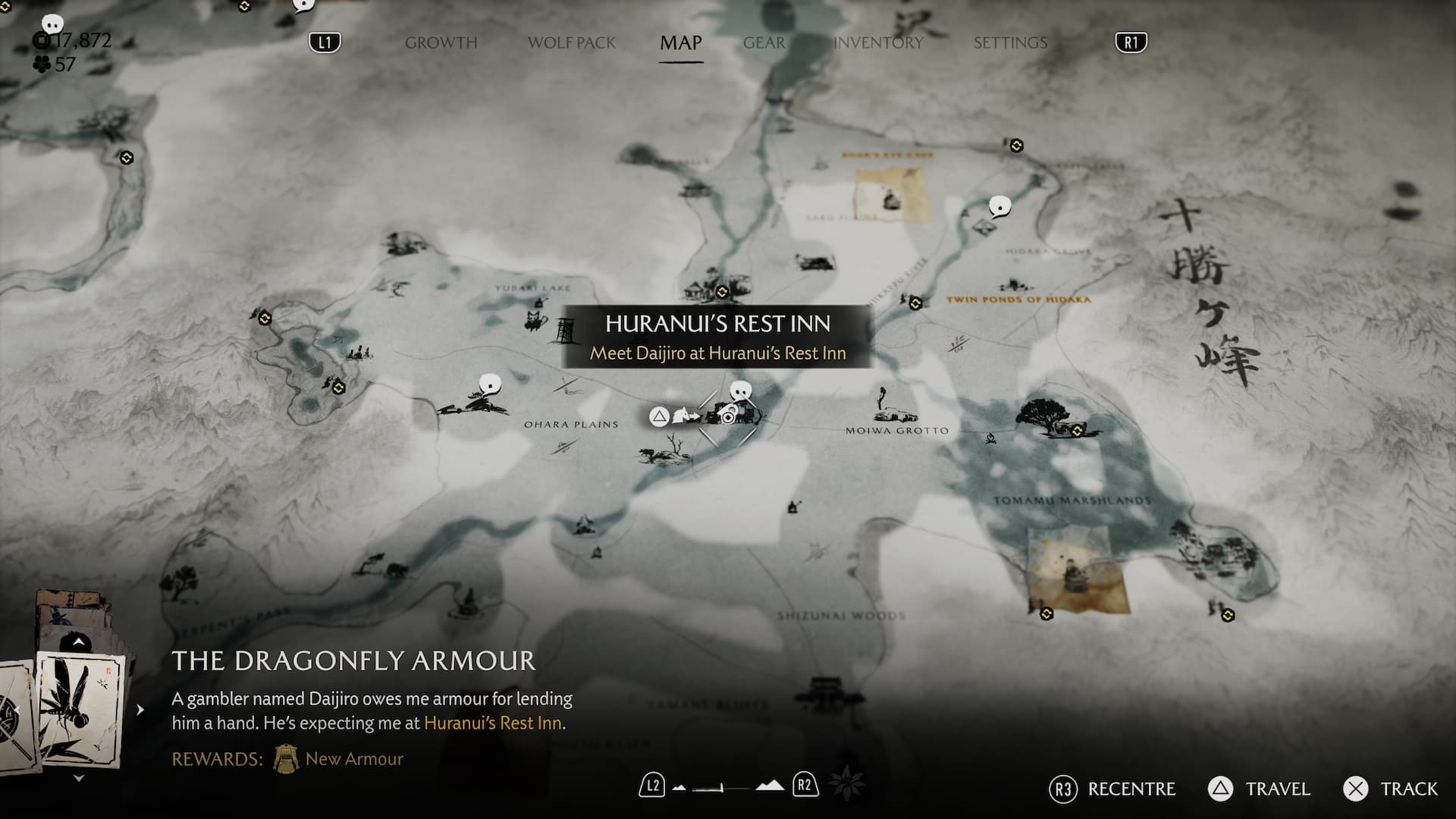Open the Inventory tab
Screen dimensions: 1456x819
(x=878, y=43)
